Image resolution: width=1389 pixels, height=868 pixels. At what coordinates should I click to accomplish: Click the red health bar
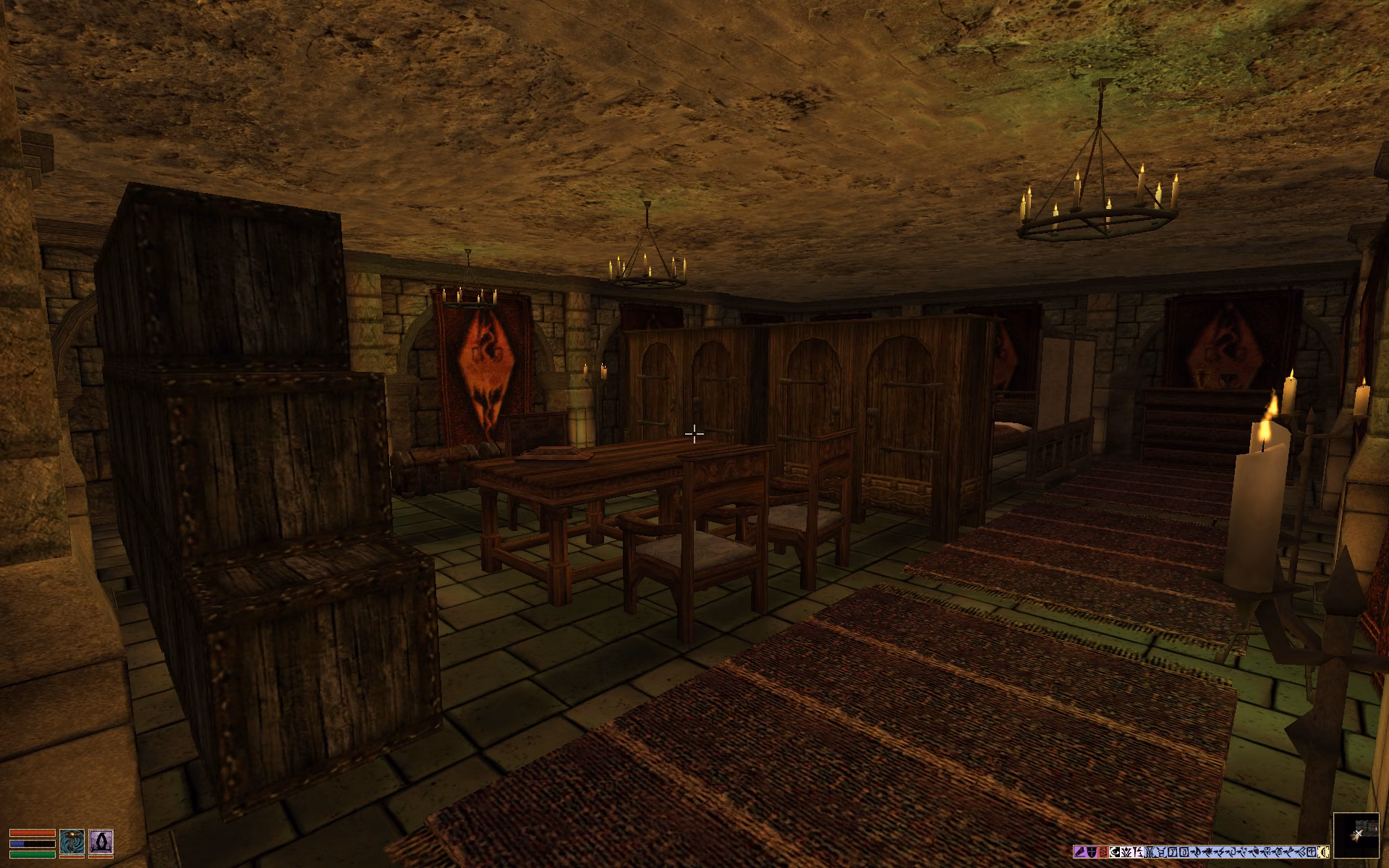[x=33, y=833]
